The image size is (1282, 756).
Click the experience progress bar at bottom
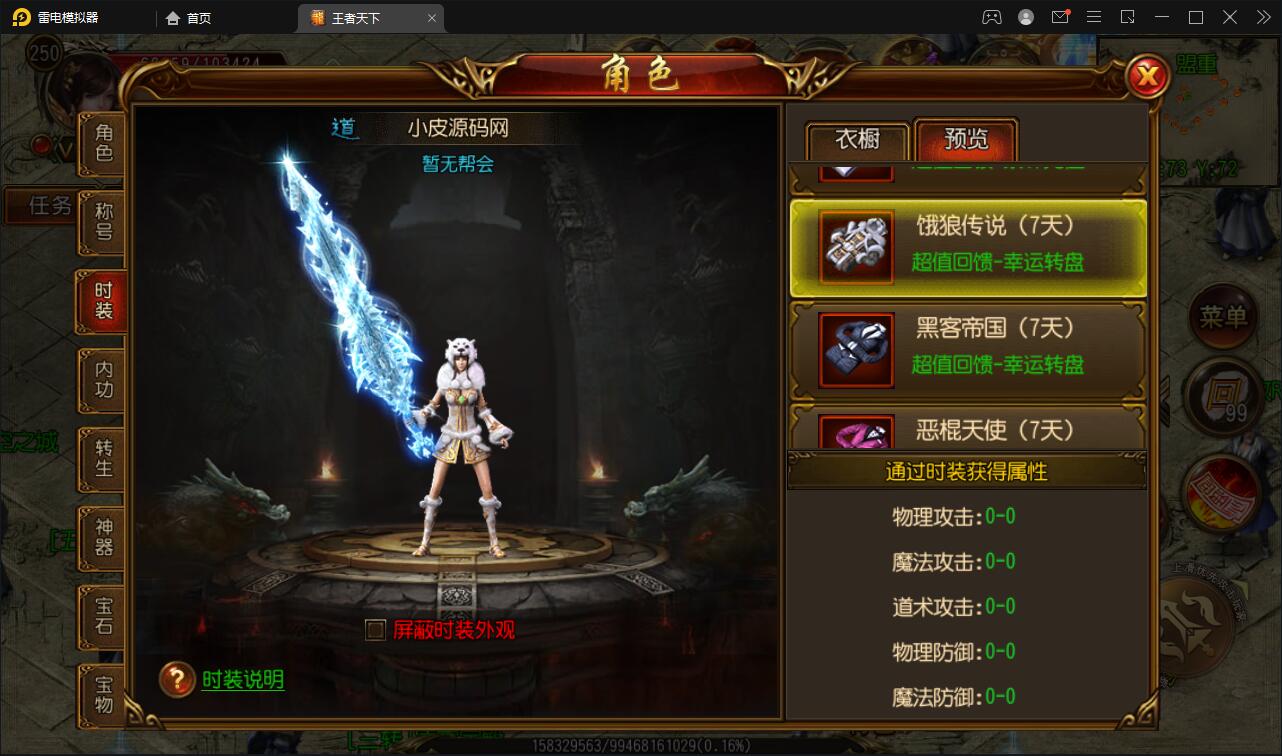[x=640, y=744]
